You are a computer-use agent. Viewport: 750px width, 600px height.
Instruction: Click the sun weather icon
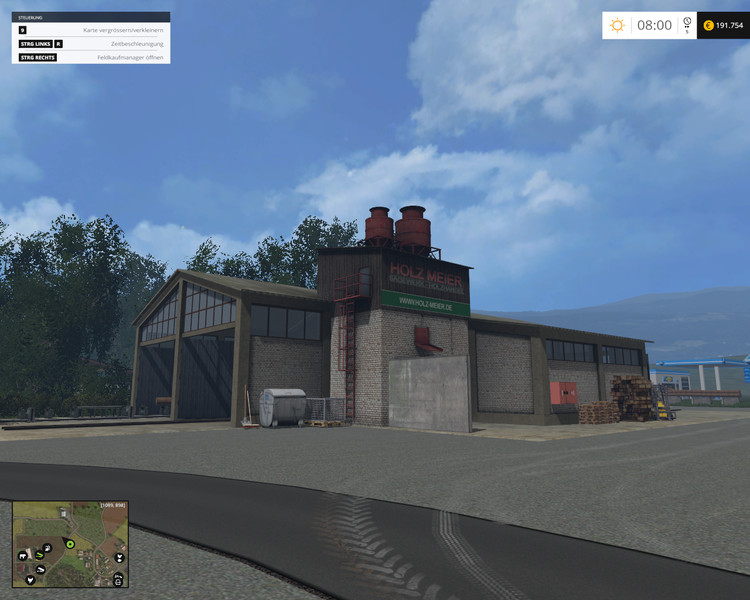pyautogui.click(x=617, y=25)
